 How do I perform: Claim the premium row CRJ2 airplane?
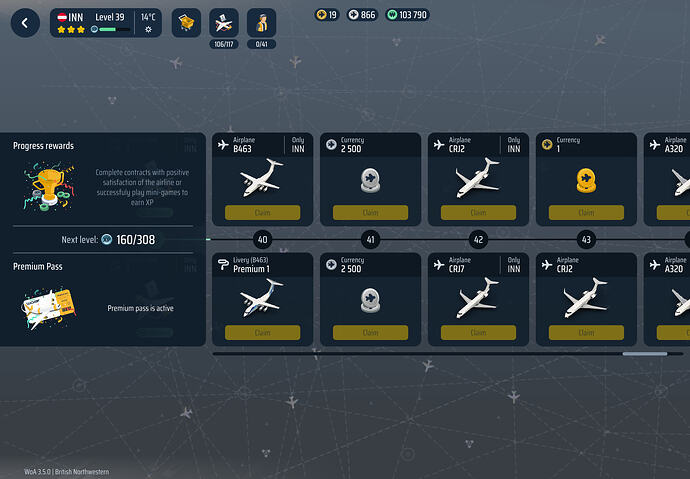(x=586, y=332)
